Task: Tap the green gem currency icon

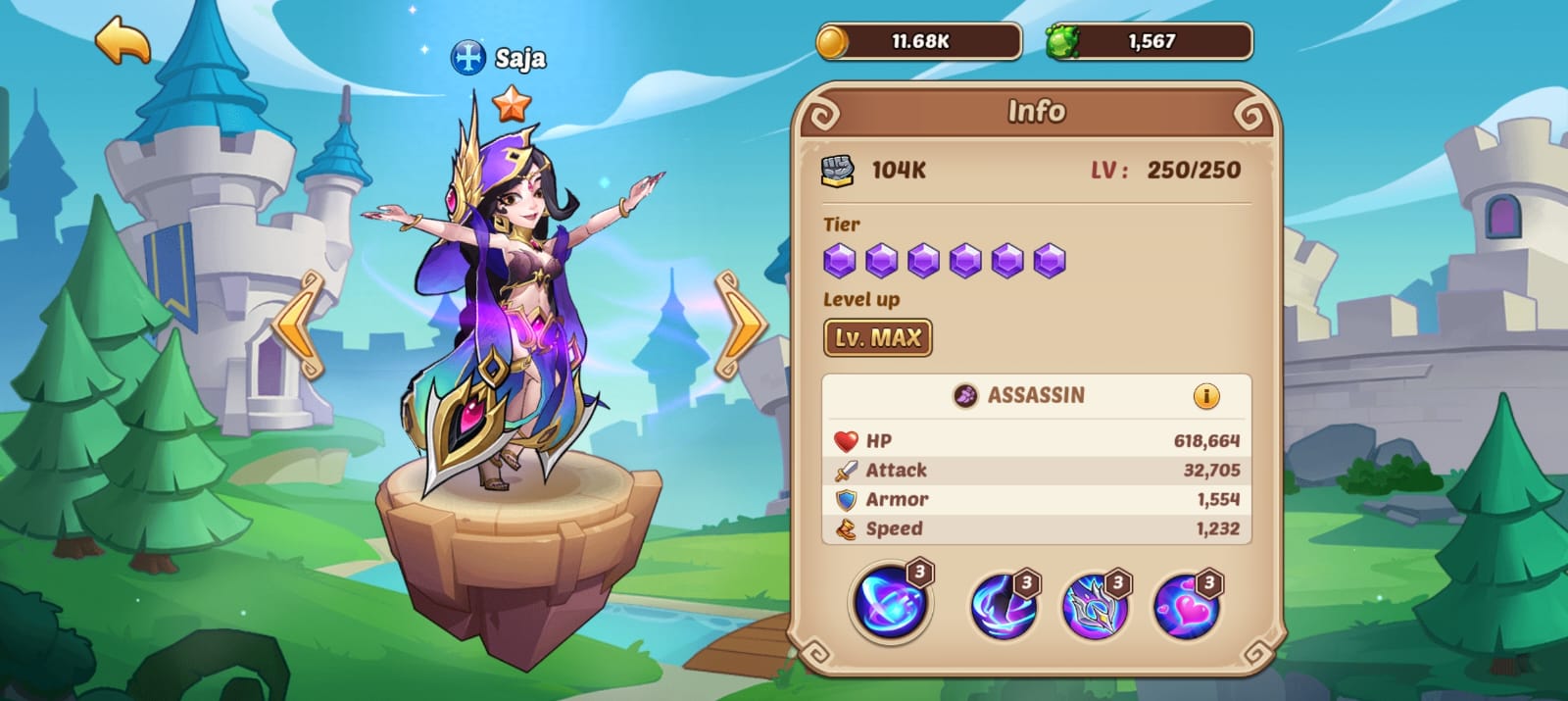Action: tap(1061, 42)
